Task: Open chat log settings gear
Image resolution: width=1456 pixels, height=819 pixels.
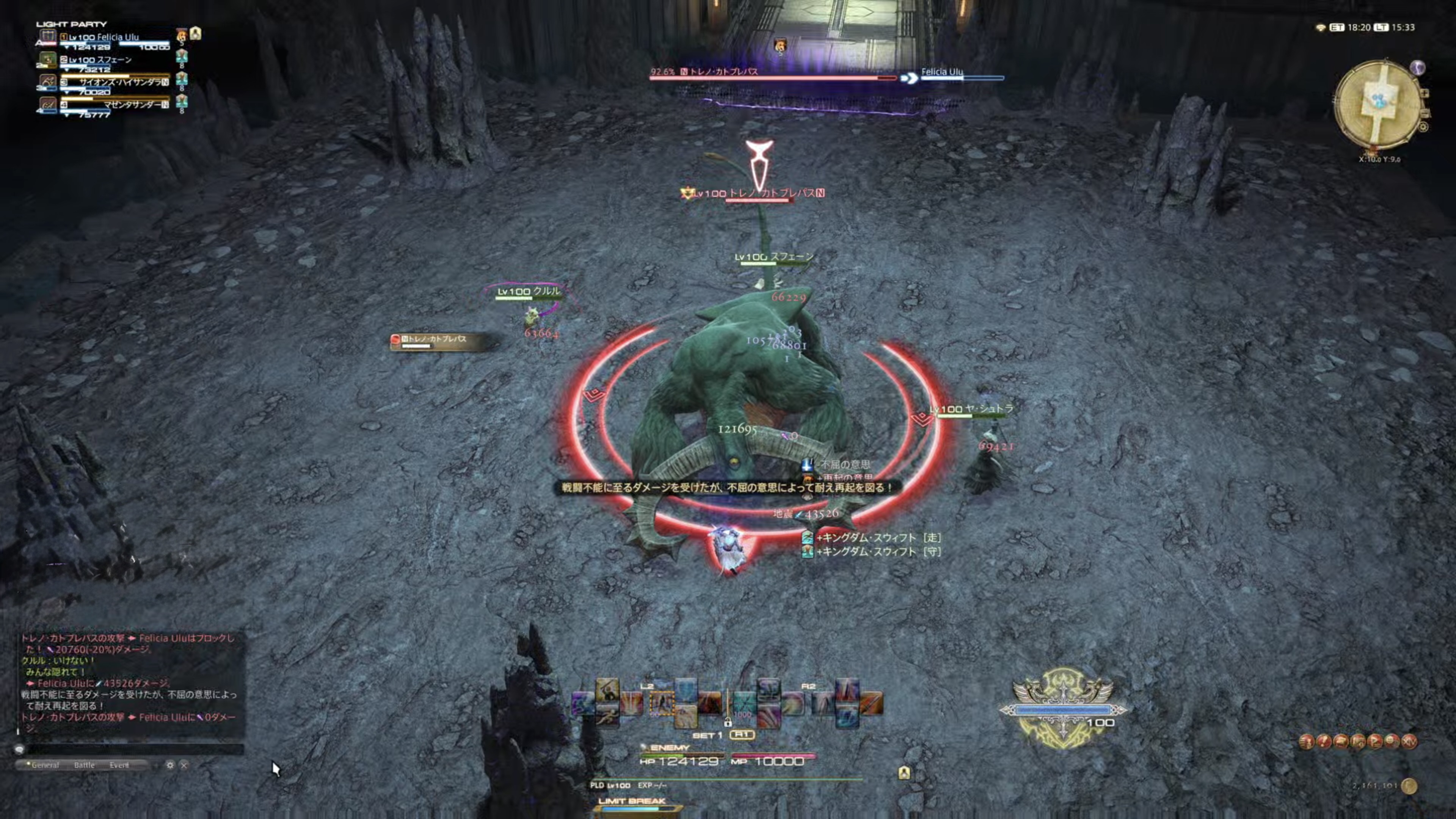Action: pos(169,765)
